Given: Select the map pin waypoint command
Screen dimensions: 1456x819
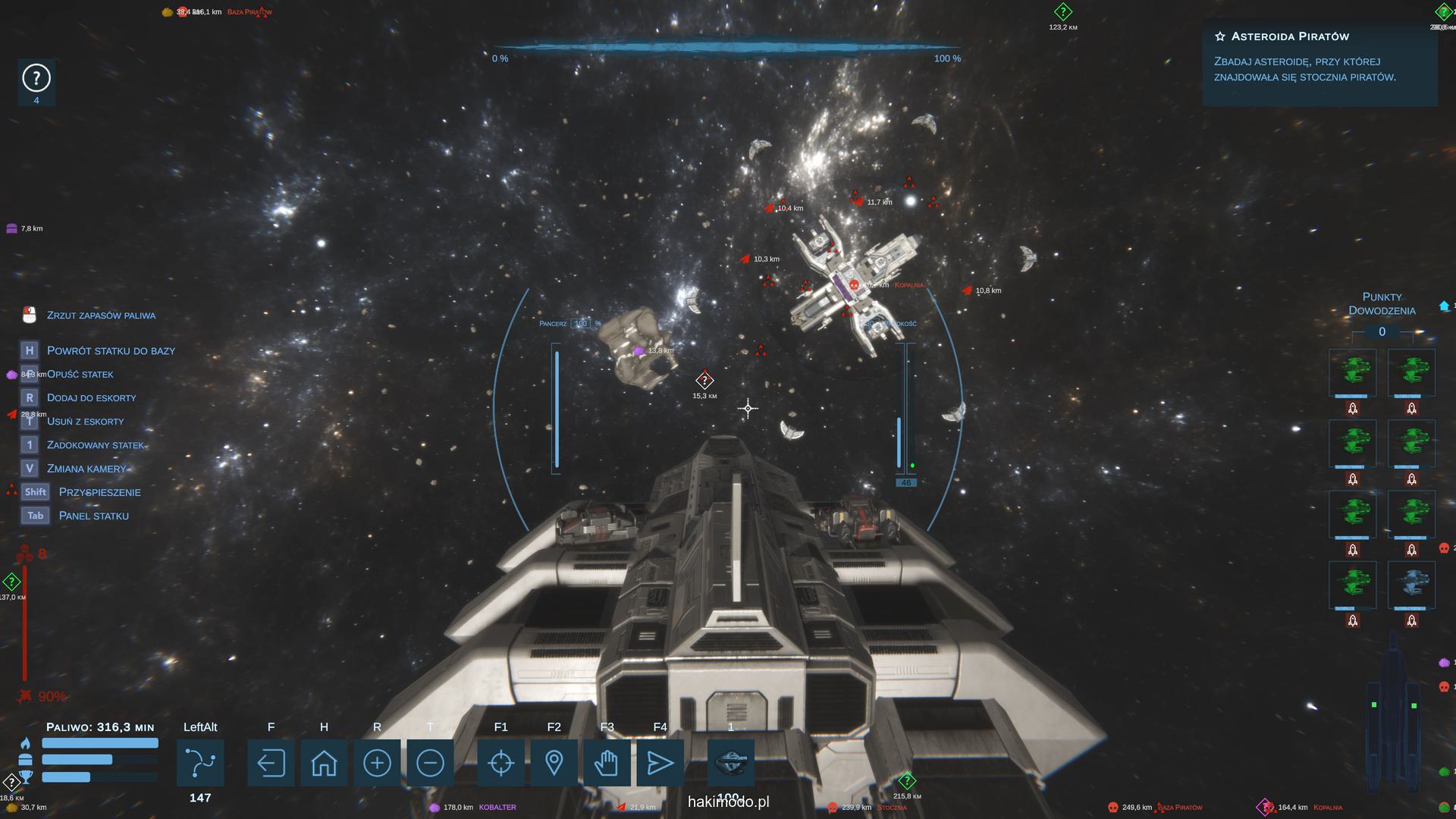Looking at the screenshot, I should (554, 763).
